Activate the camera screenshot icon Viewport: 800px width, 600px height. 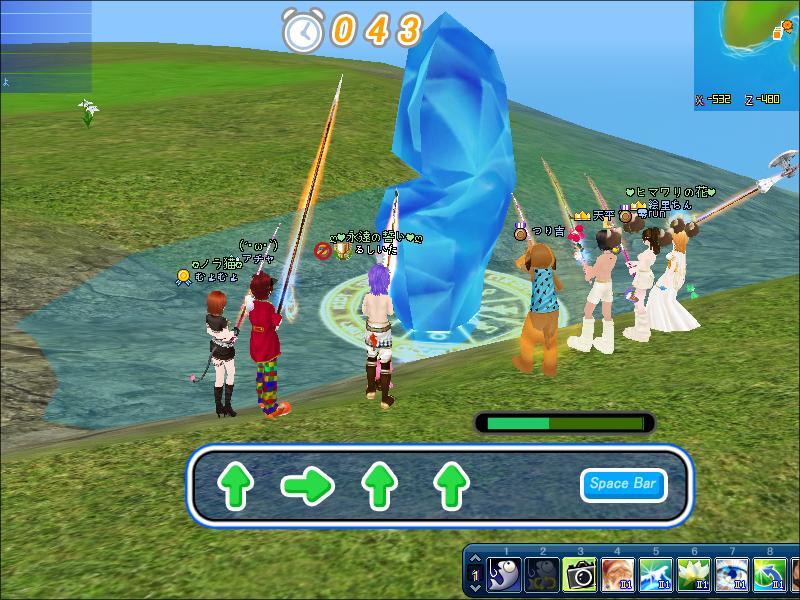pyautogui.click(x=580, y=575)
